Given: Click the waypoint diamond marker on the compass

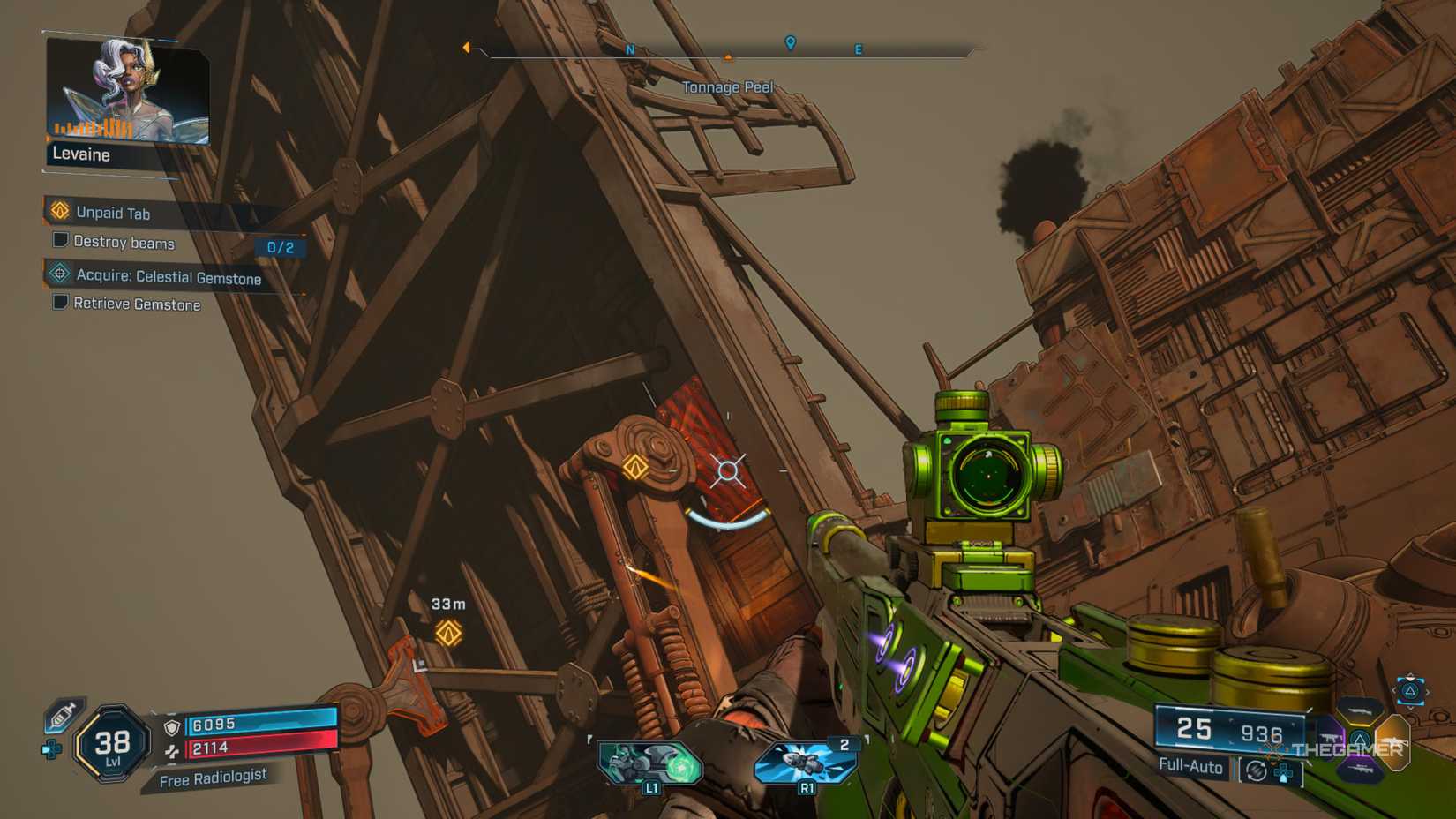Looking at the screenshot, I should click(x=790, y=42).
